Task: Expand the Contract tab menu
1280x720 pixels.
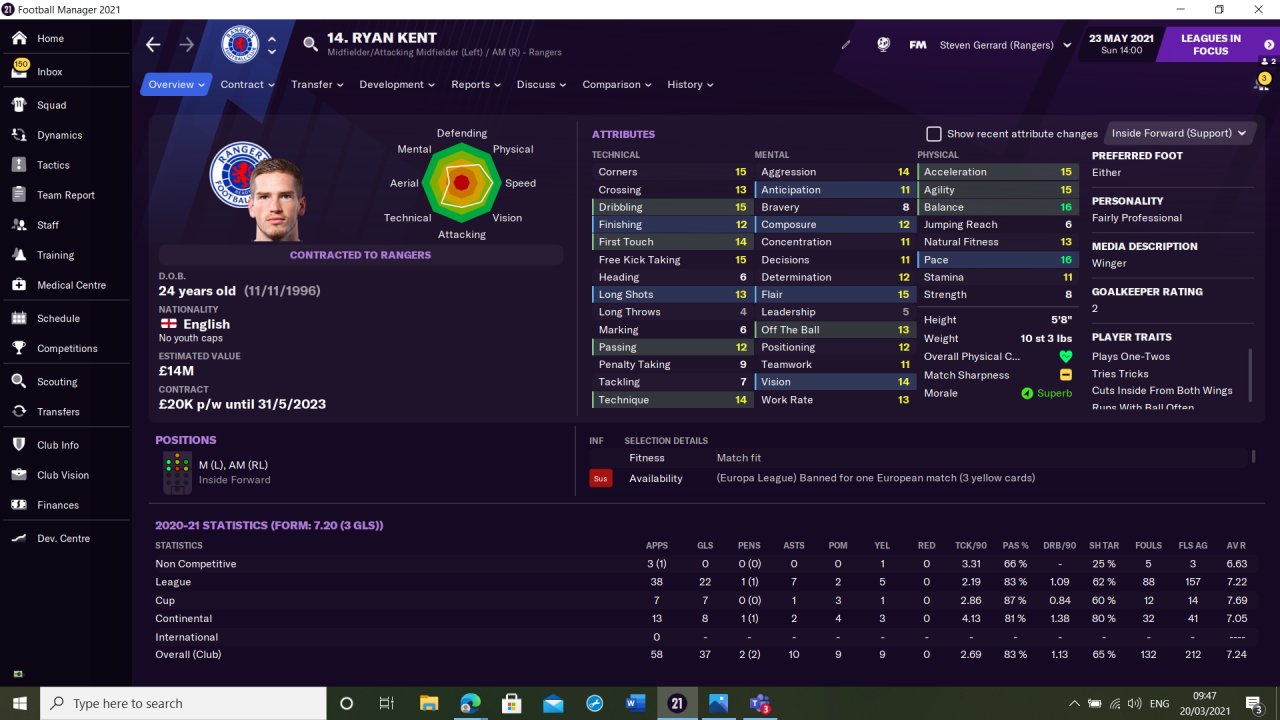Action: [247, 85]
